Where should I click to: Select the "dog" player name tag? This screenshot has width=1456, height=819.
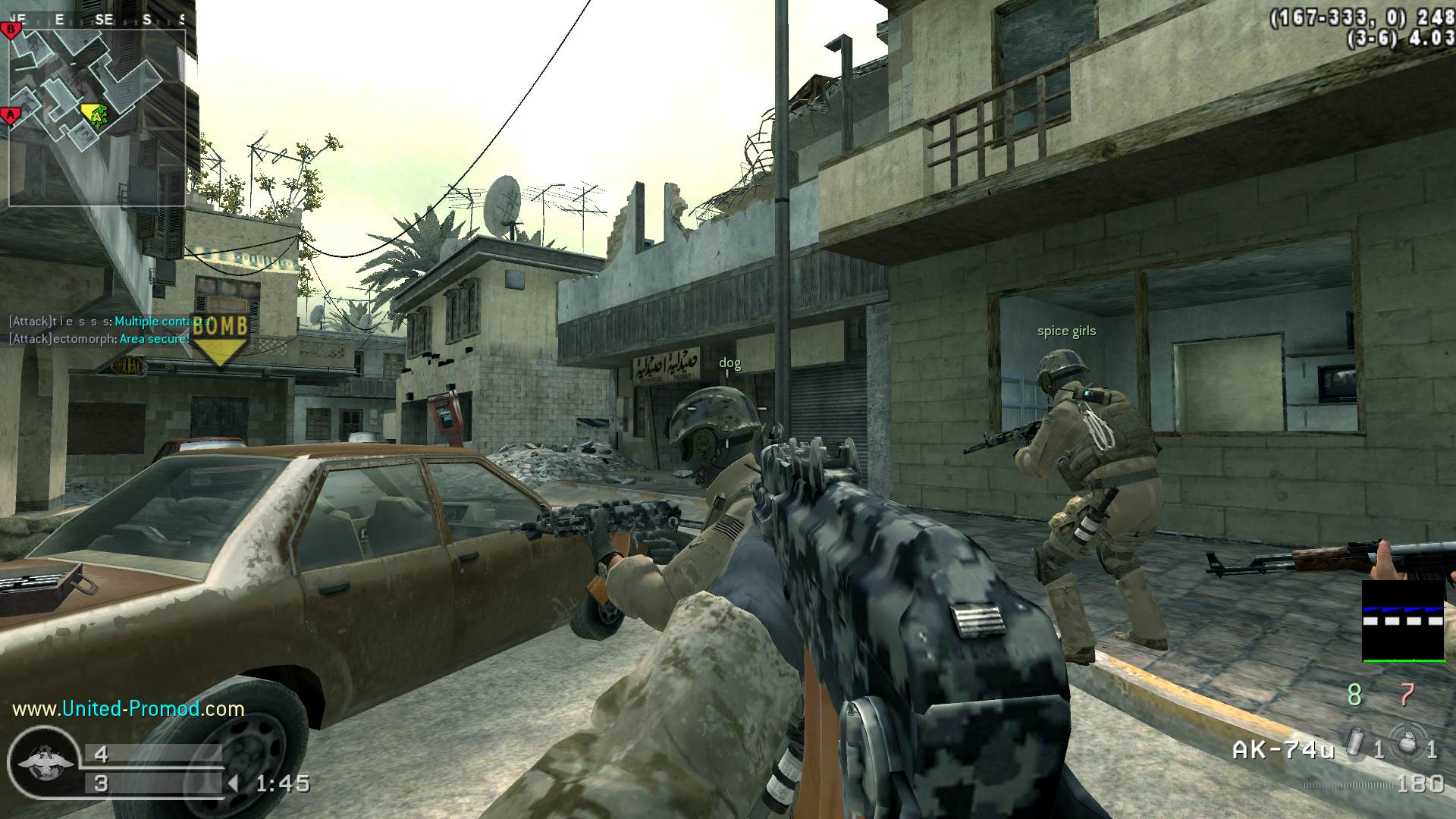pos(730,363)
